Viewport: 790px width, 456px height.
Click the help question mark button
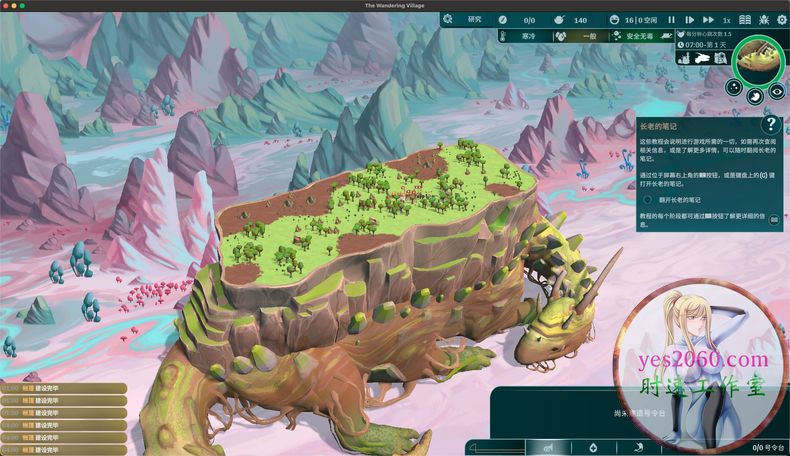(770, 124)
